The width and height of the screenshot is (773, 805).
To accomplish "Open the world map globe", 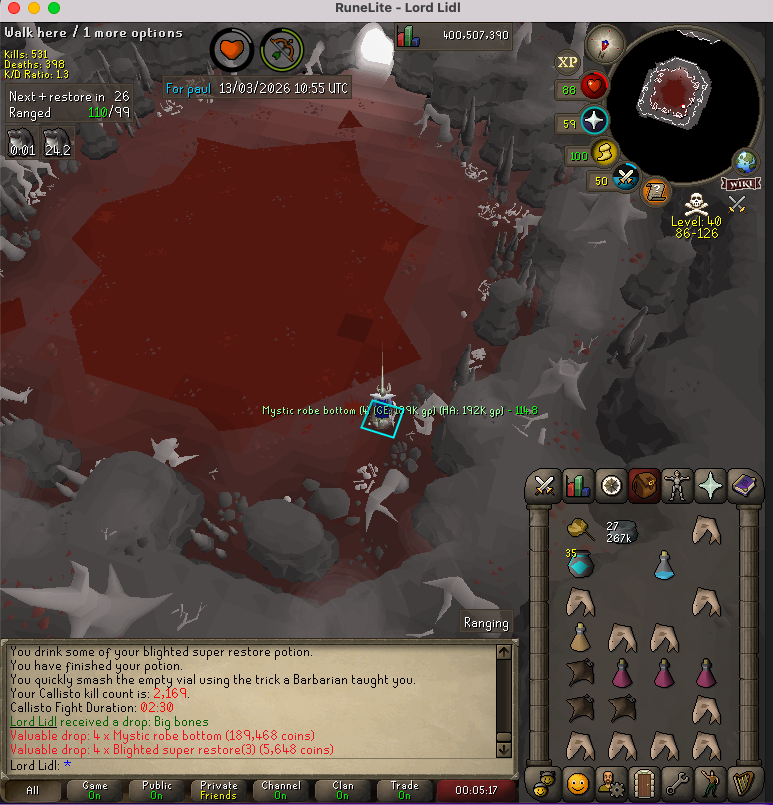I will [744, 161].
